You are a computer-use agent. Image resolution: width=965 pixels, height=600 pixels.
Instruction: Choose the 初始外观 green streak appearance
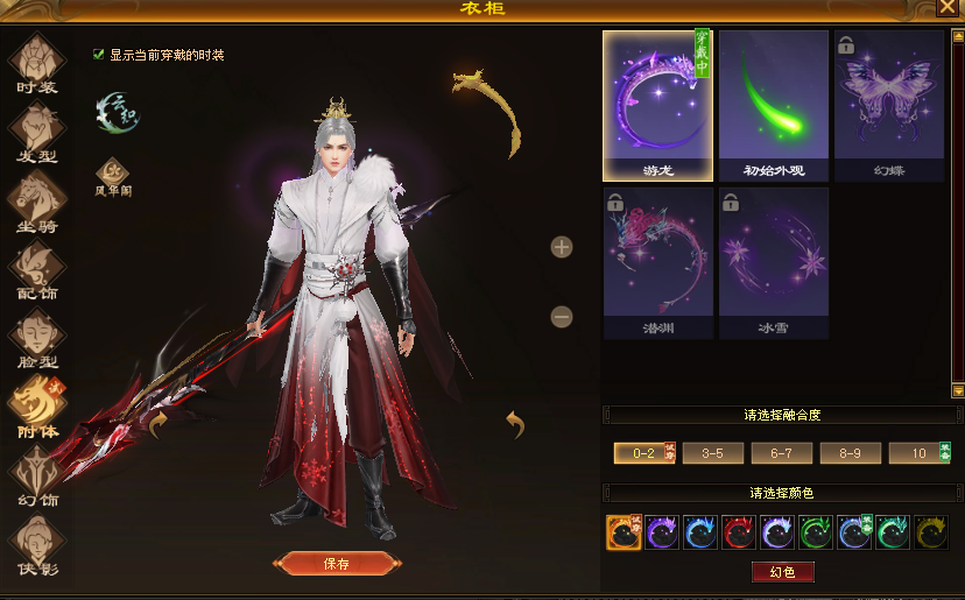coord(773,104)
